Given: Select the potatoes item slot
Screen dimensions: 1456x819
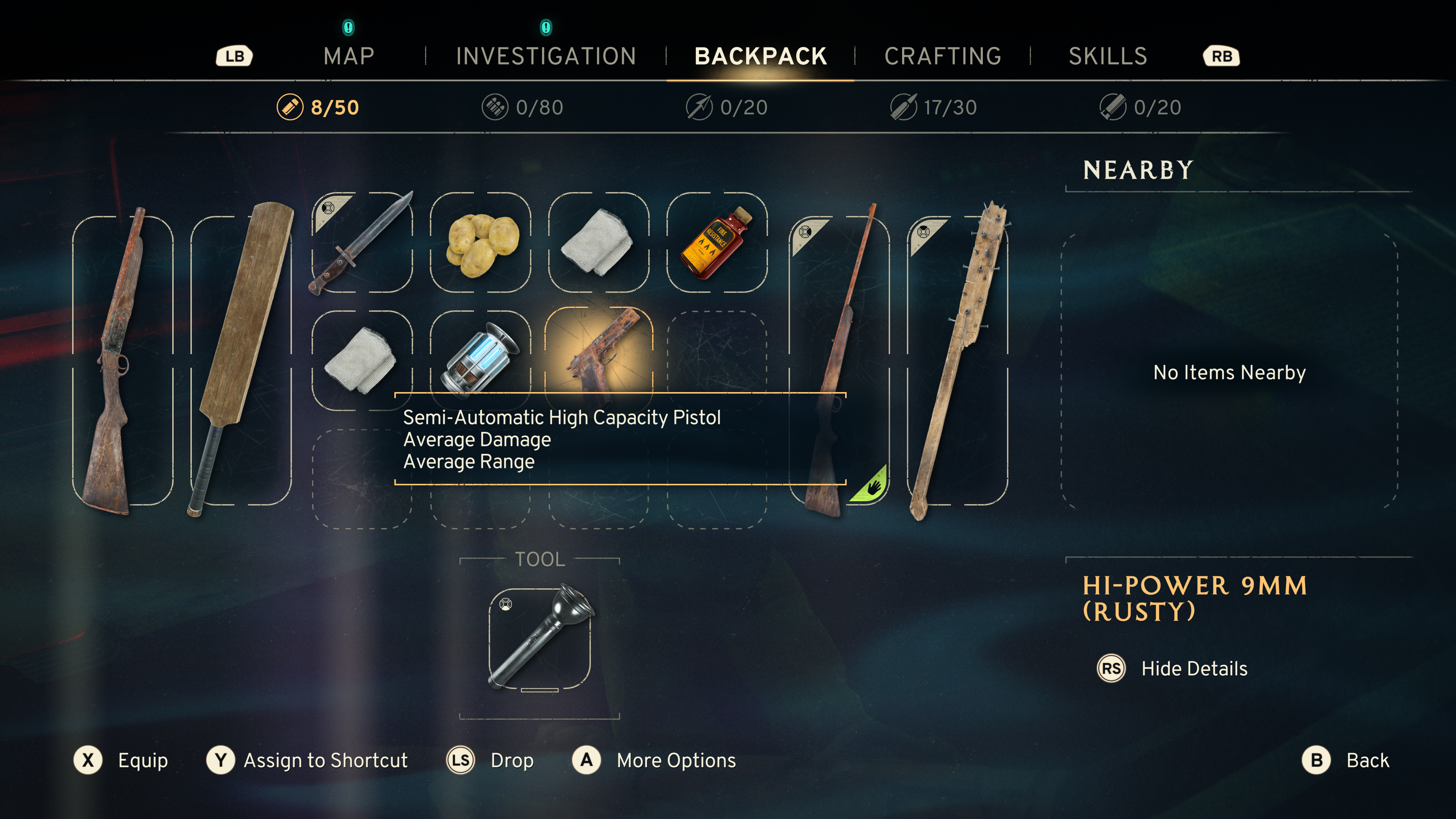Looking at the screenshot, I should click(481, 243).
